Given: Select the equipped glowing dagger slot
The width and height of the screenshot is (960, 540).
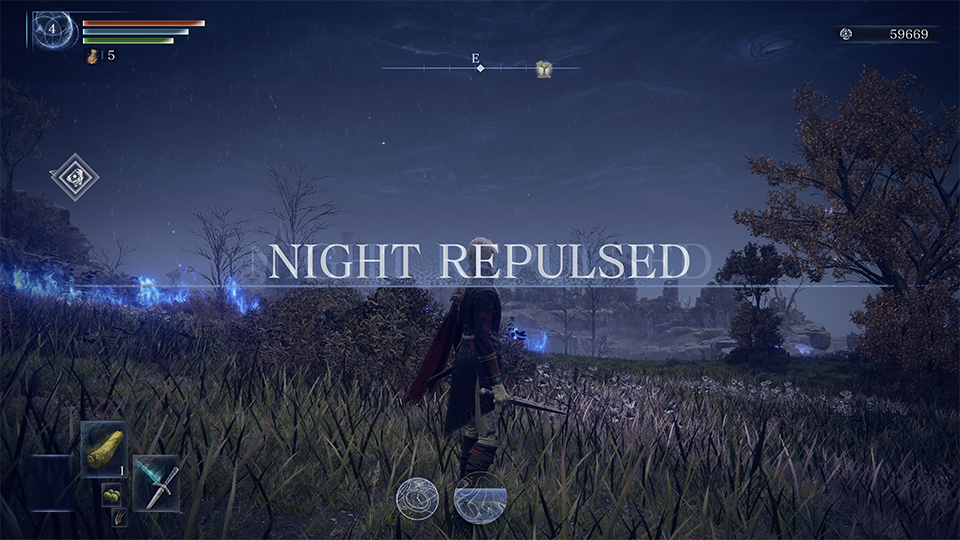Looking at the screenshot, I should tap(156, 483).
